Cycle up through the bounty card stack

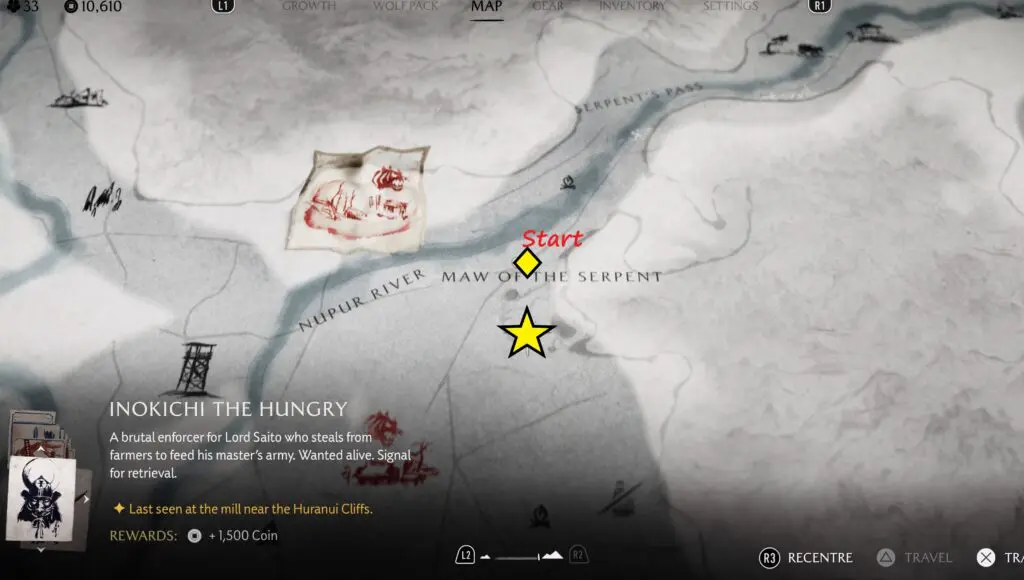coord(40,448)
